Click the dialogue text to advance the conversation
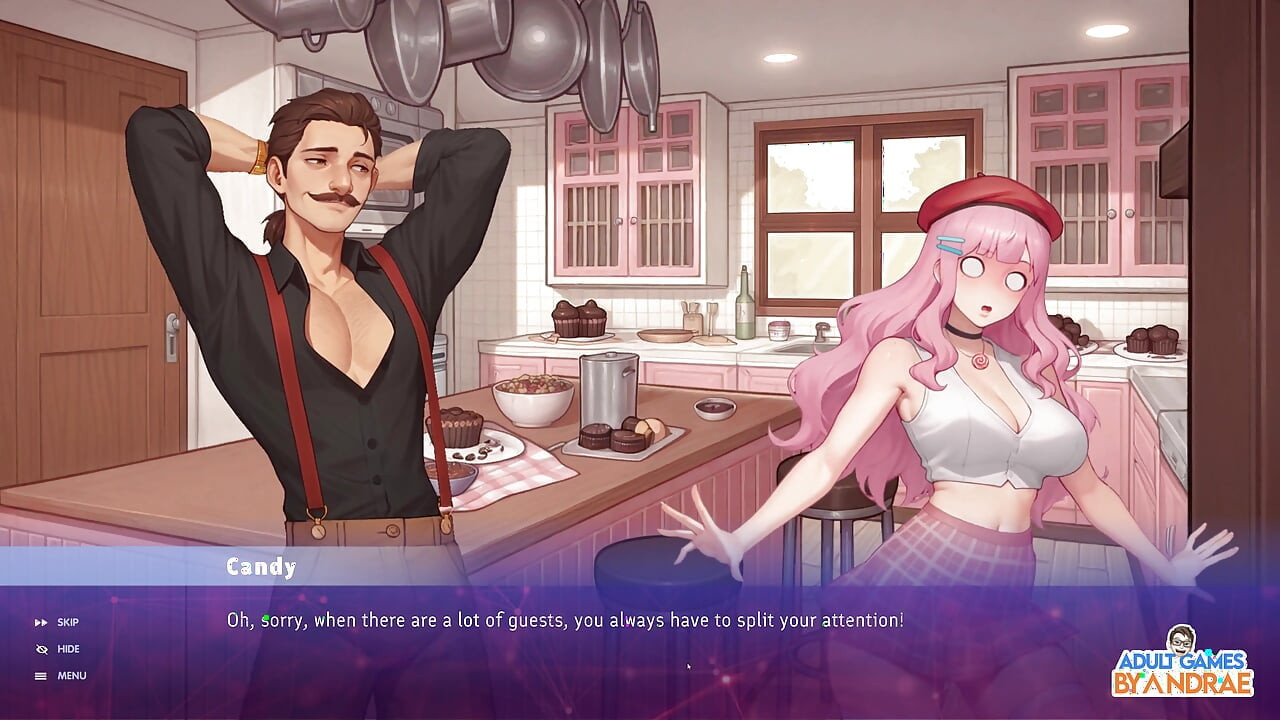Screen dimensions: 1280x720 pyautogui.click(x=565, y=620)
